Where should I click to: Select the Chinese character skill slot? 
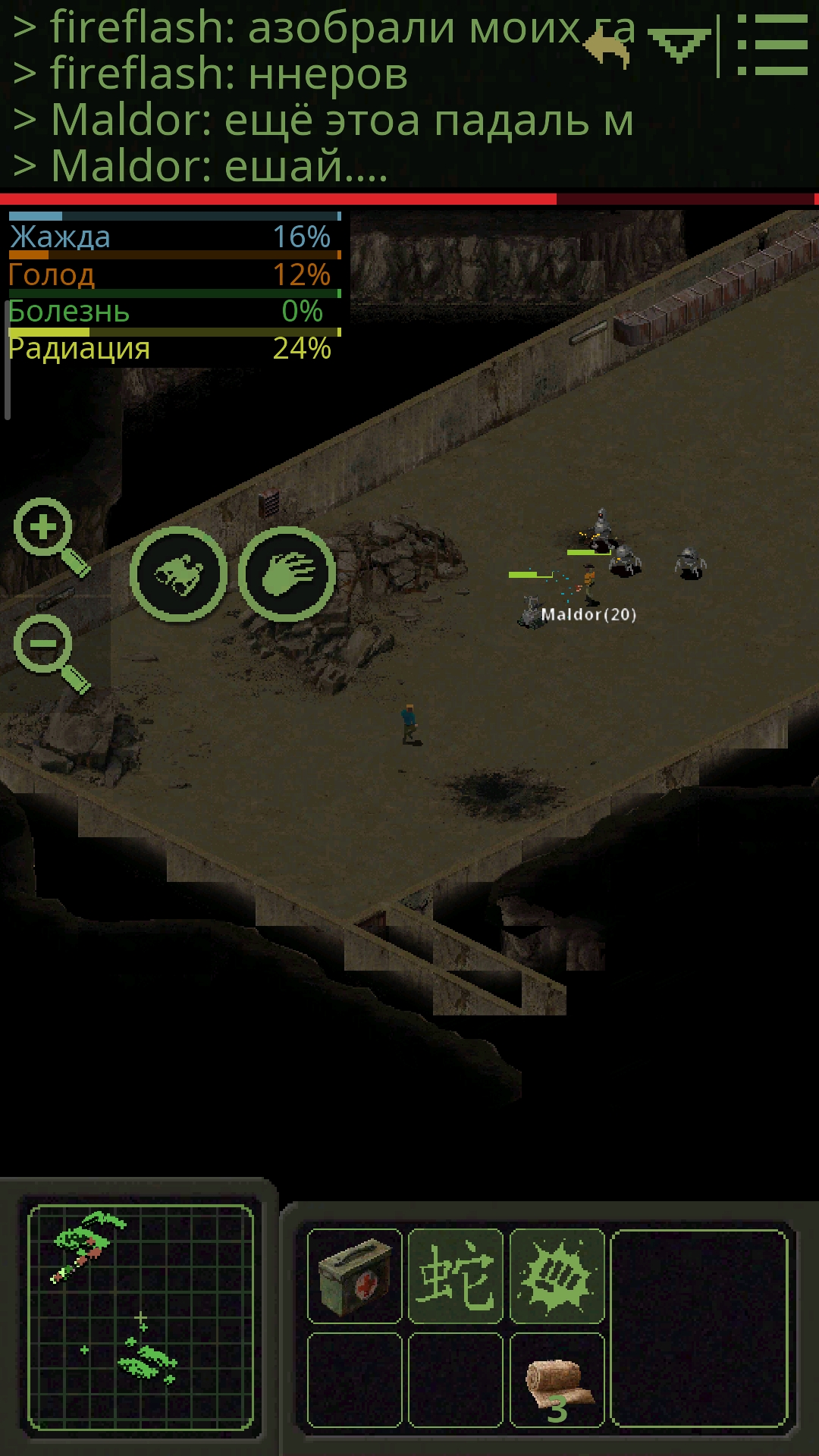[x=456, y=1276]
